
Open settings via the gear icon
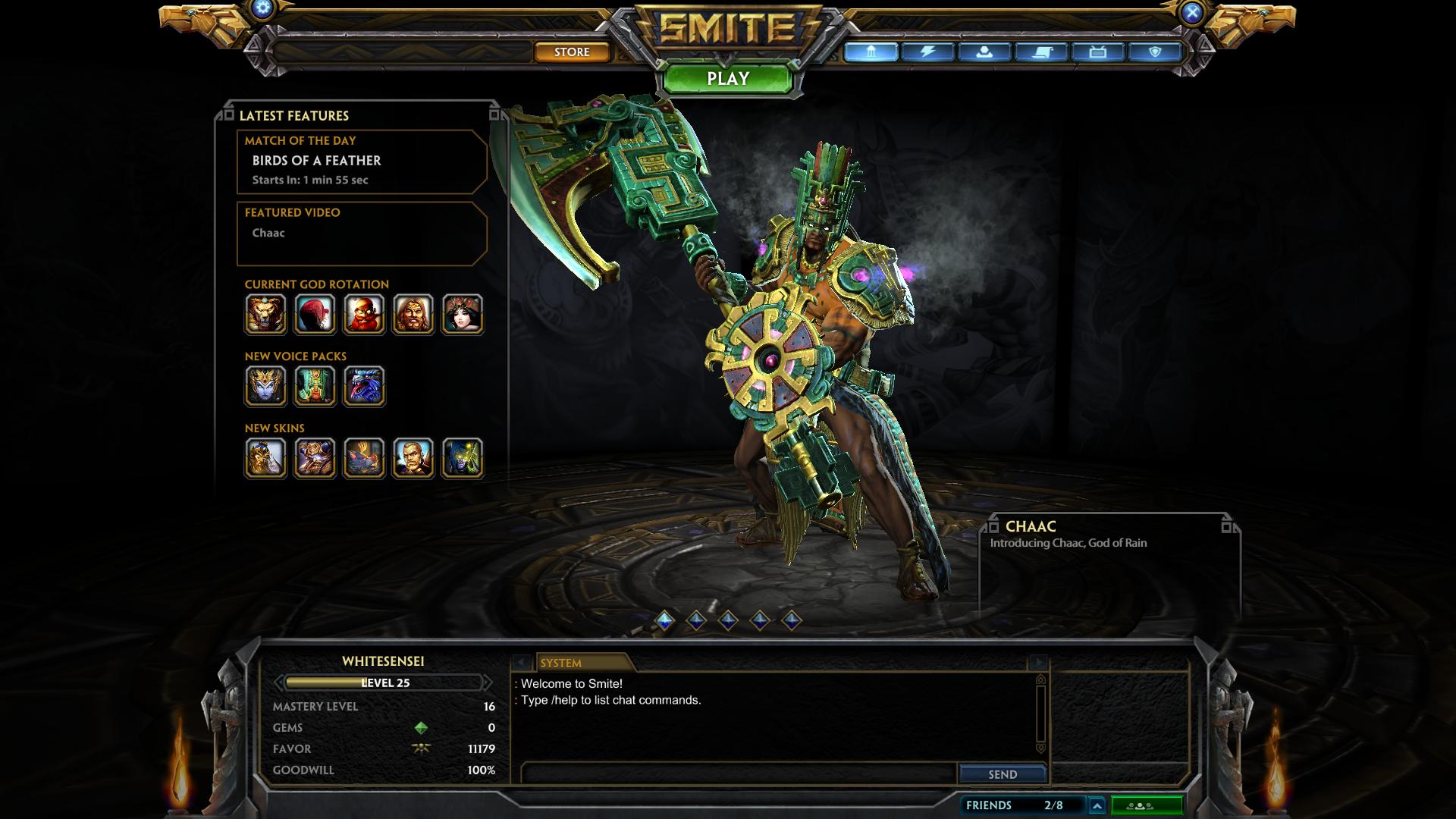pyautogui.click(x=263, y=9)
